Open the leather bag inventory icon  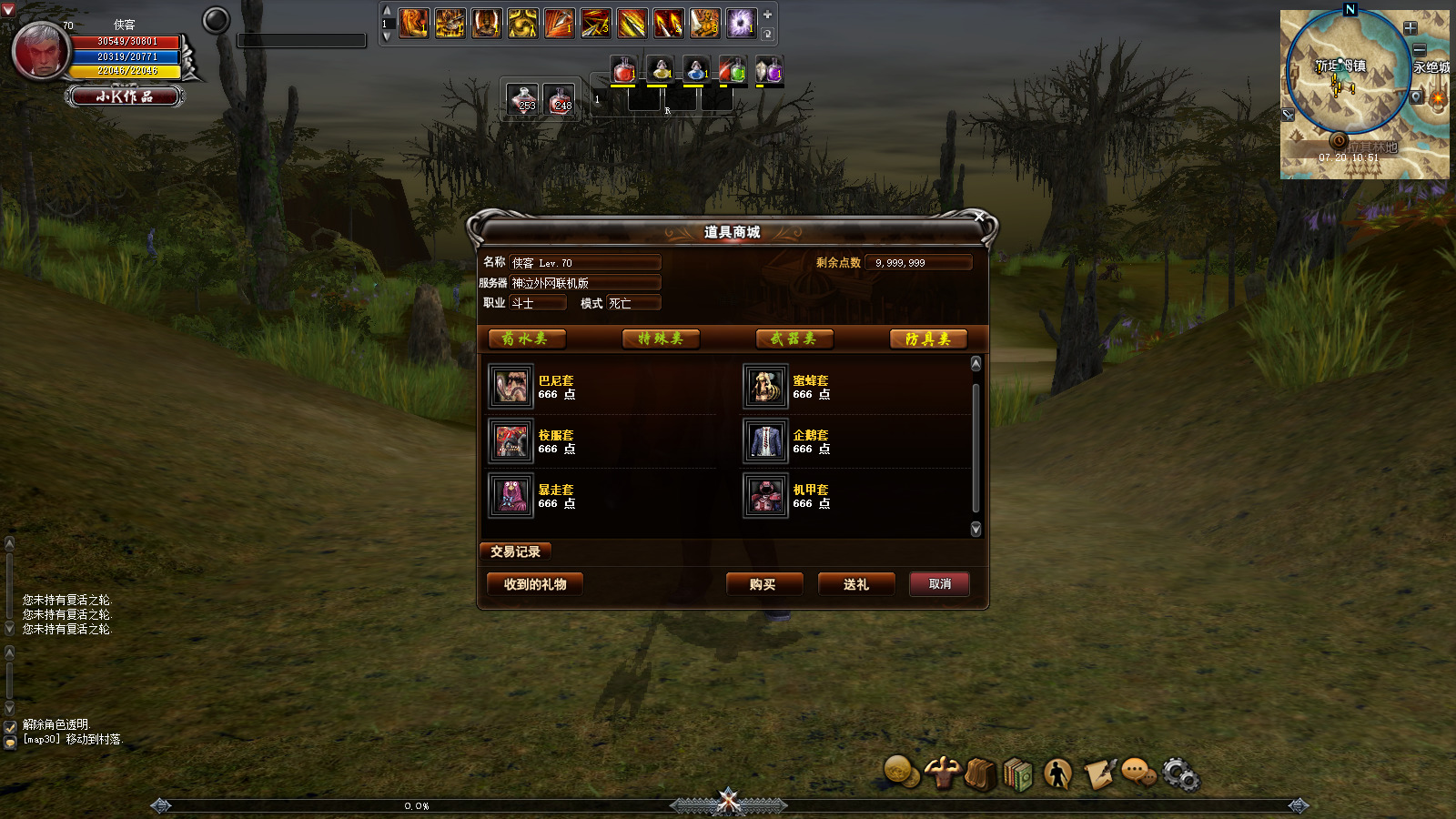(x=980, y=774)
